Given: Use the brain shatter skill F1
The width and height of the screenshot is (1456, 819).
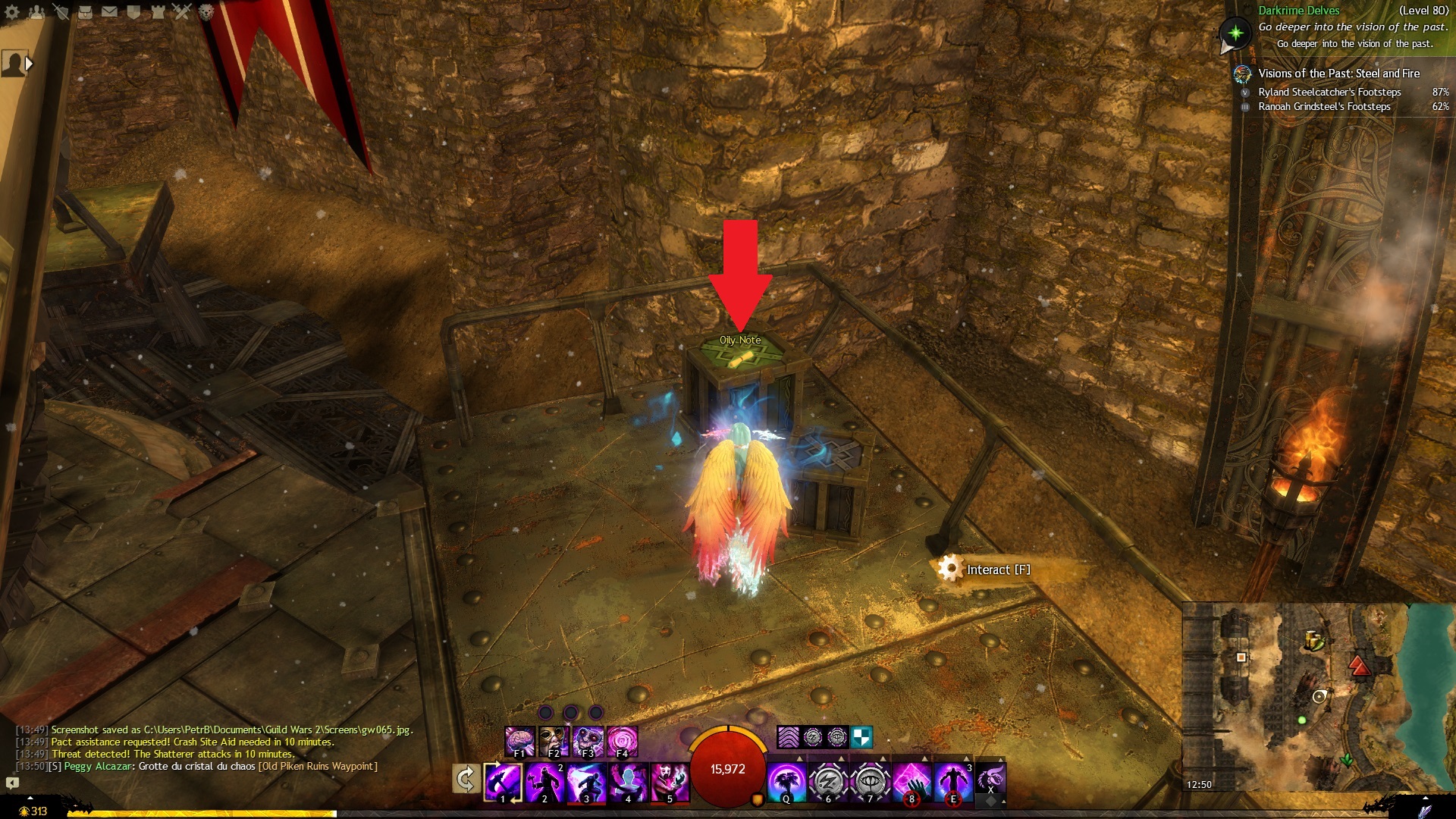Looking at the screenshot, I should [x=520, y=741].
